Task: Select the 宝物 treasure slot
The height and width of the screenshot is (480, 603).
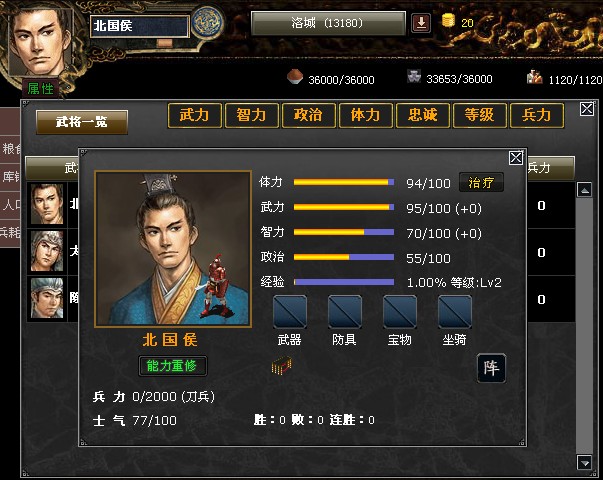Action: tap(399, 311)
